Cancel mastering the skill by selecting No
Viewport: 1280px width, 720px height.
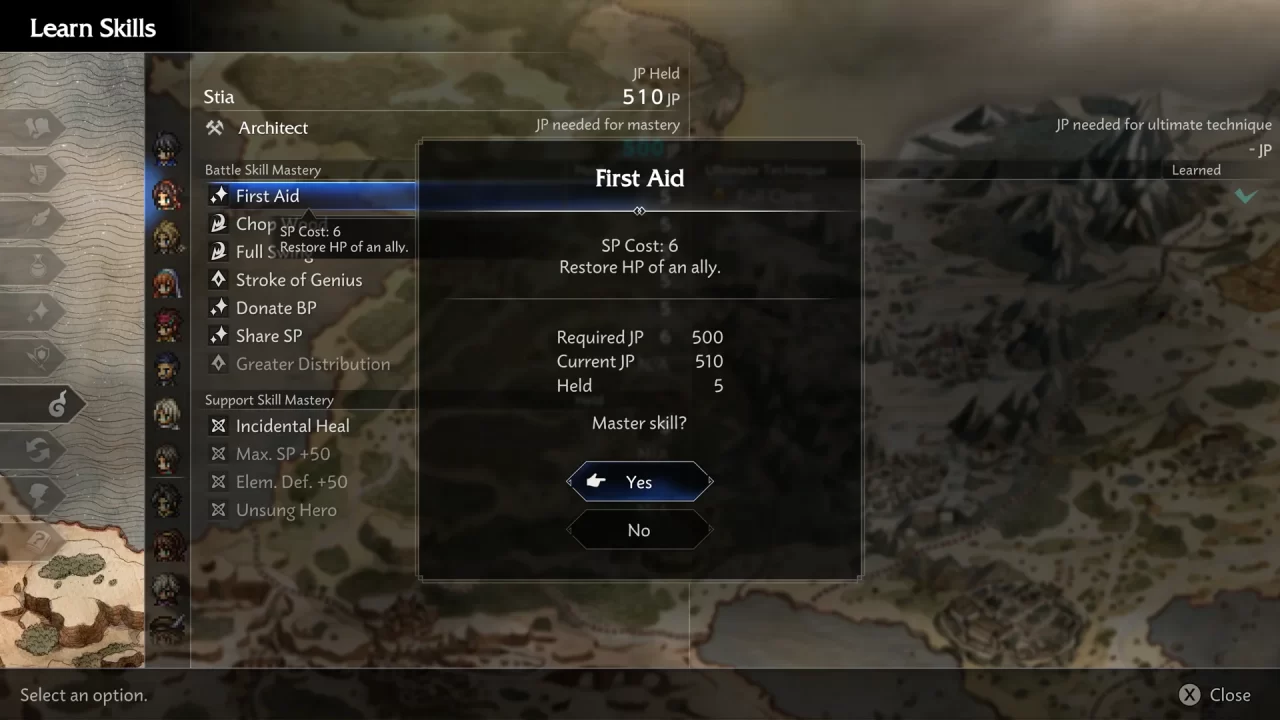(x=639, y=530)
